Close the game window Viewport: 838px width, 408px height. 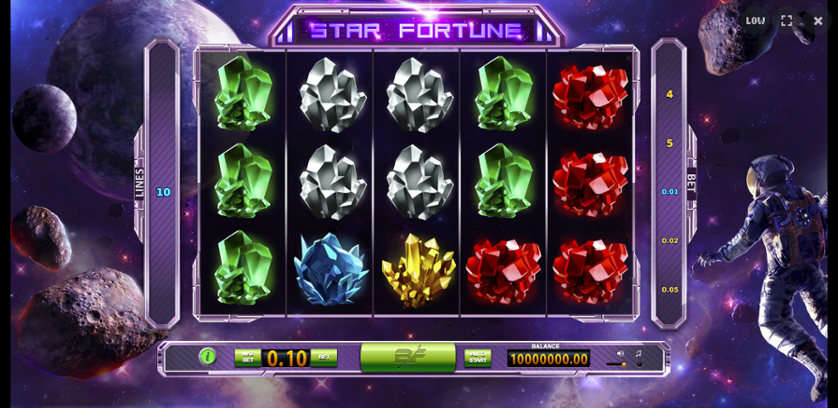[x=818, y=21]
